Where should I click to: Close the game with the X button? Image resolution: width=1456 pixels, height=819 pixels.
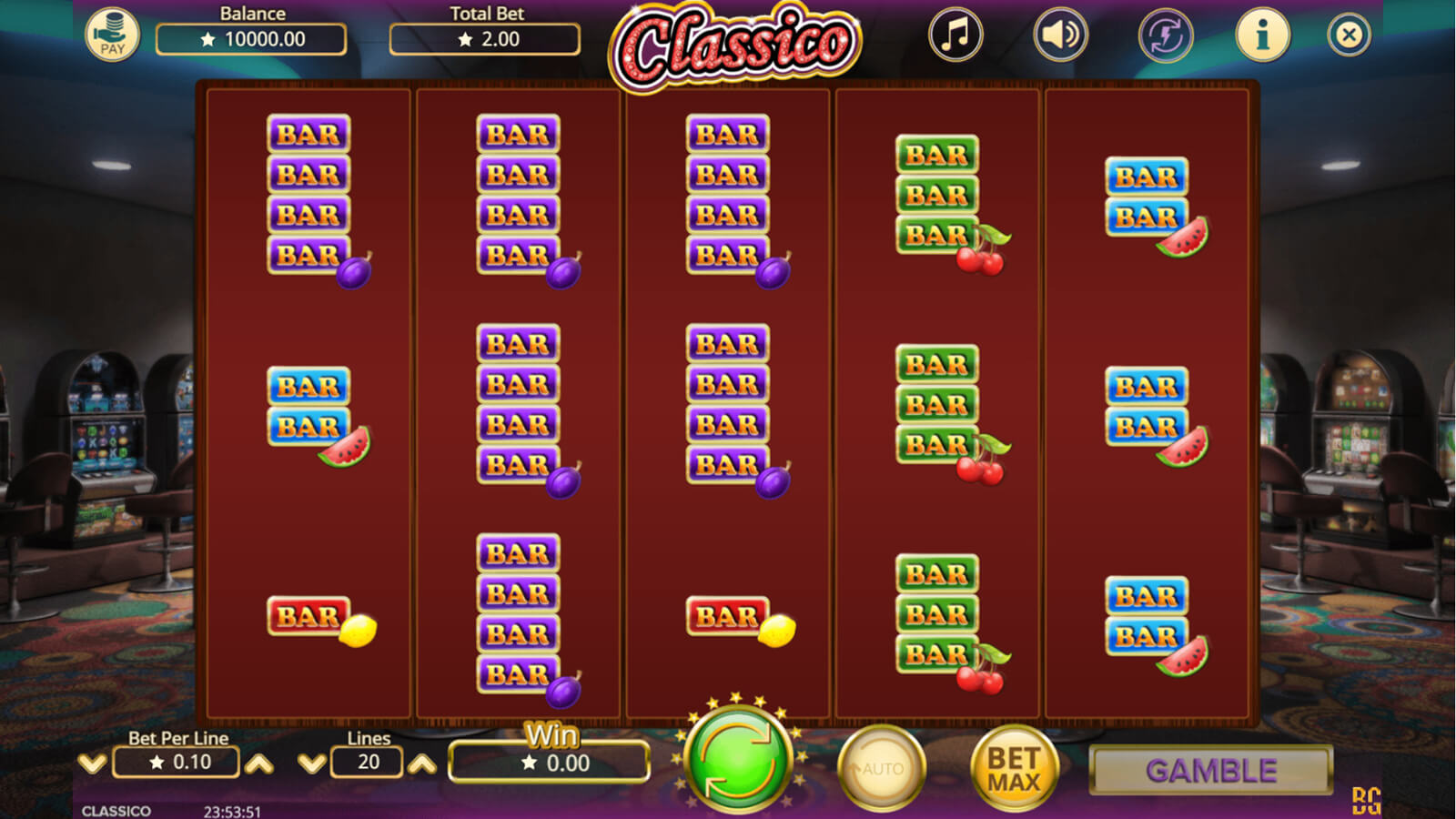(x=1349, y=35)
